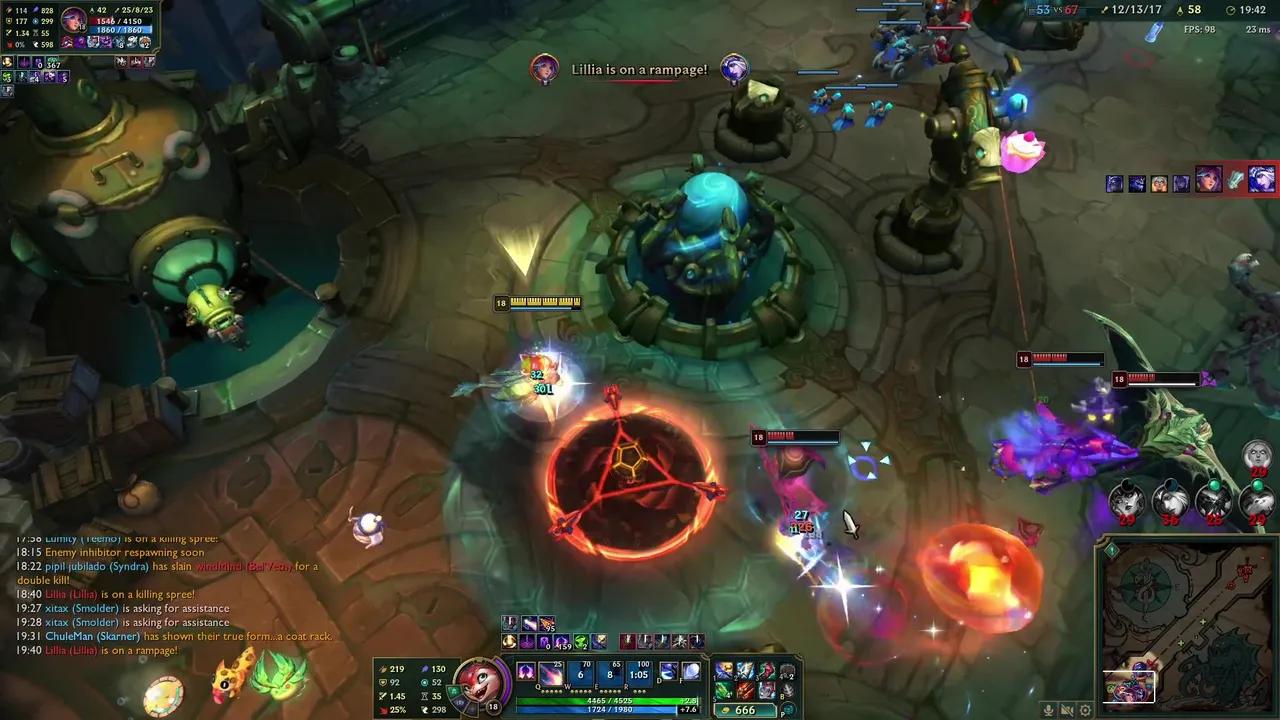
Task: Click the green health bar above the mana bar
Action: [x=606, y=699]
